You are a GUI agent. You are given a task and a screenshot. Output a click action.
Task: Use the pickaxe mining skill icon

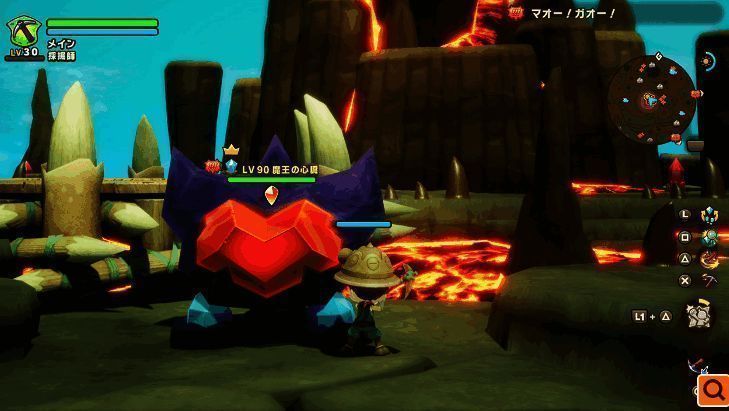[x=709, y=281]
